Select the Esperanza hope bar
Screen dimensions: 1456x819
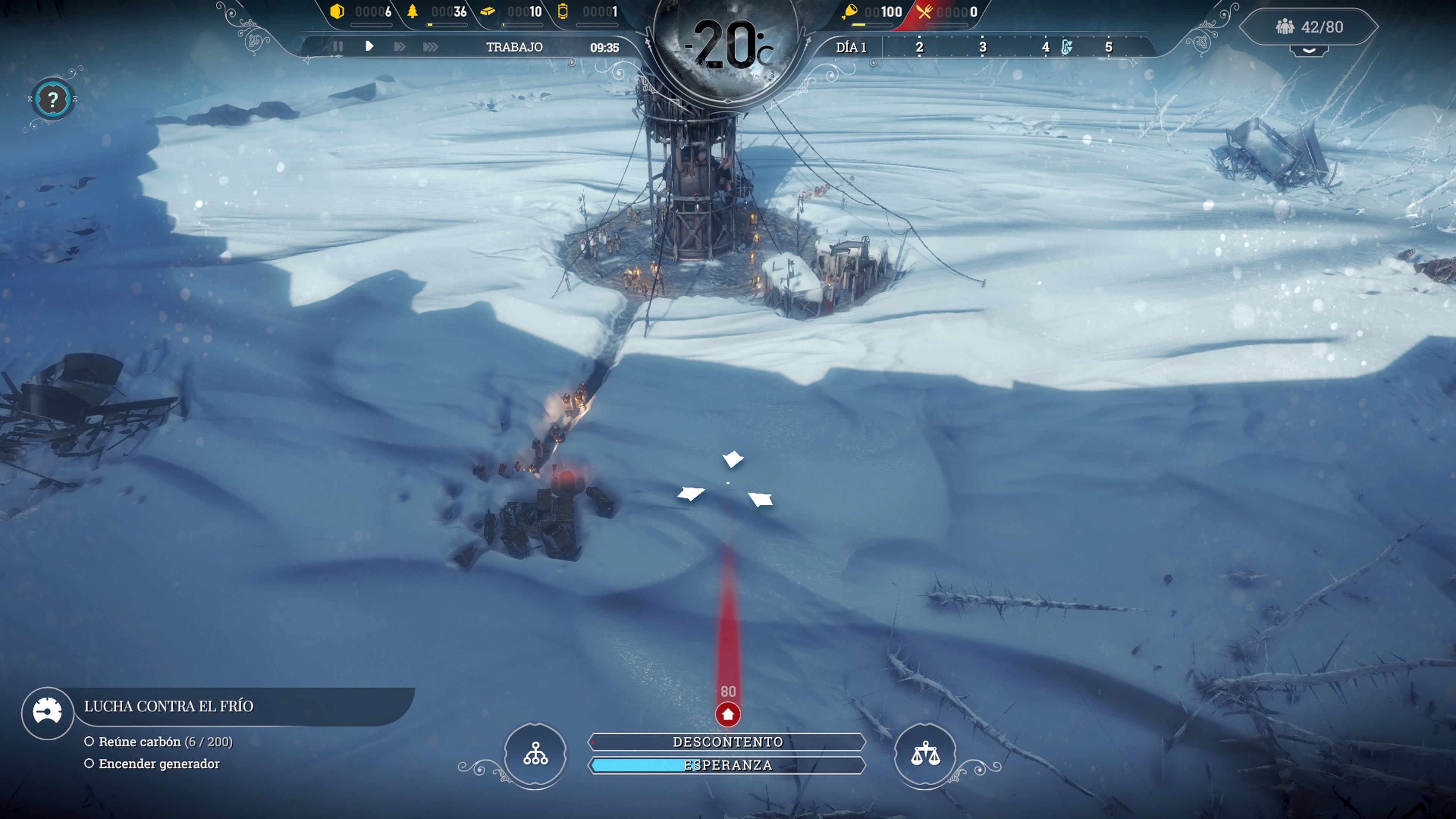pyautogui.click(x=728, y=765)
